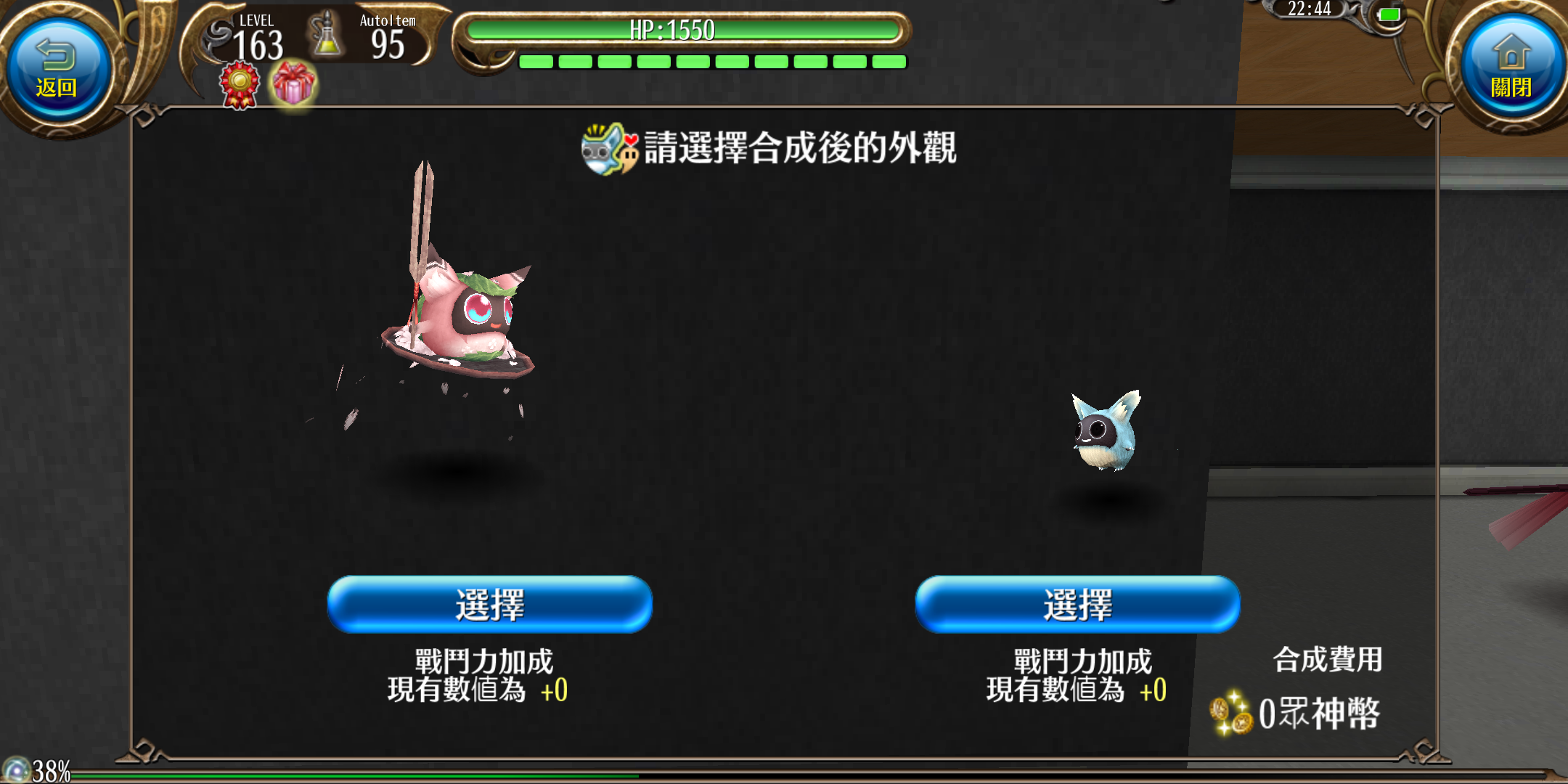This screenshot has width=1568, height=784.
Task: Choose 選擇 under the pink pet appearance
Action: pyautogui.click(x=490, y=604)
